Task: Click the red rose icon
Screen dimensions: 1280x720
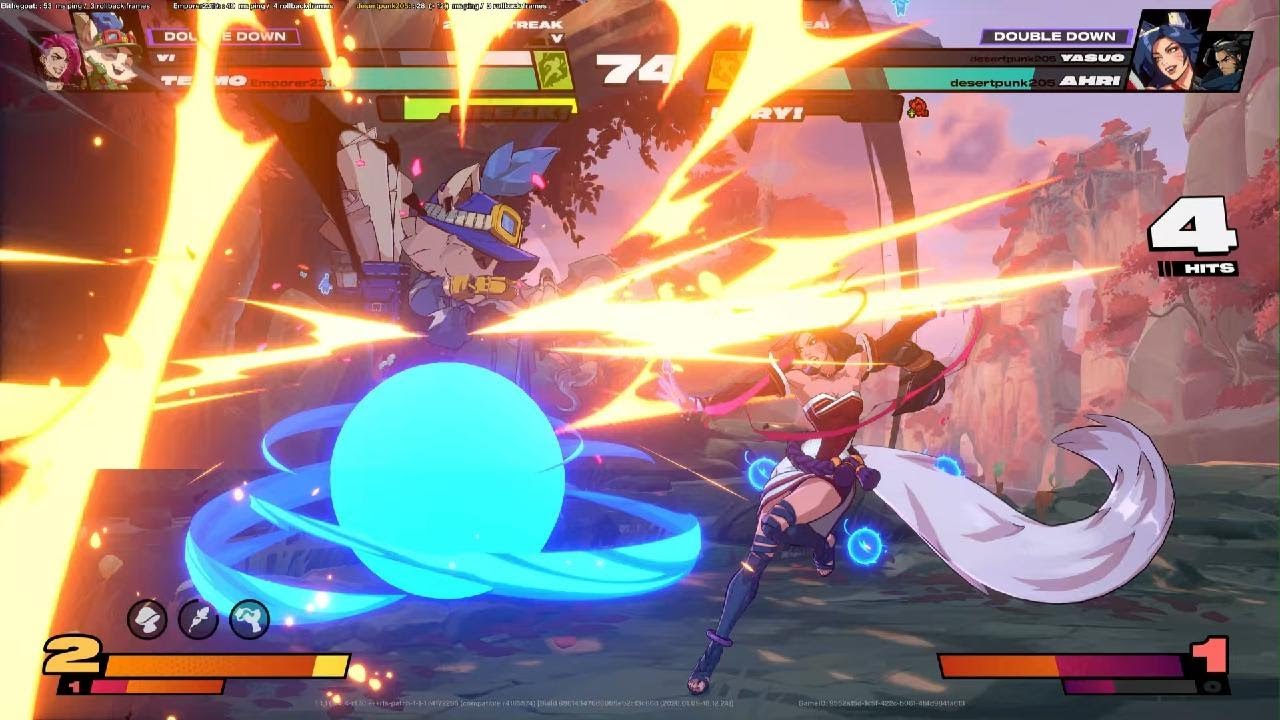Action: pos(917,106)
